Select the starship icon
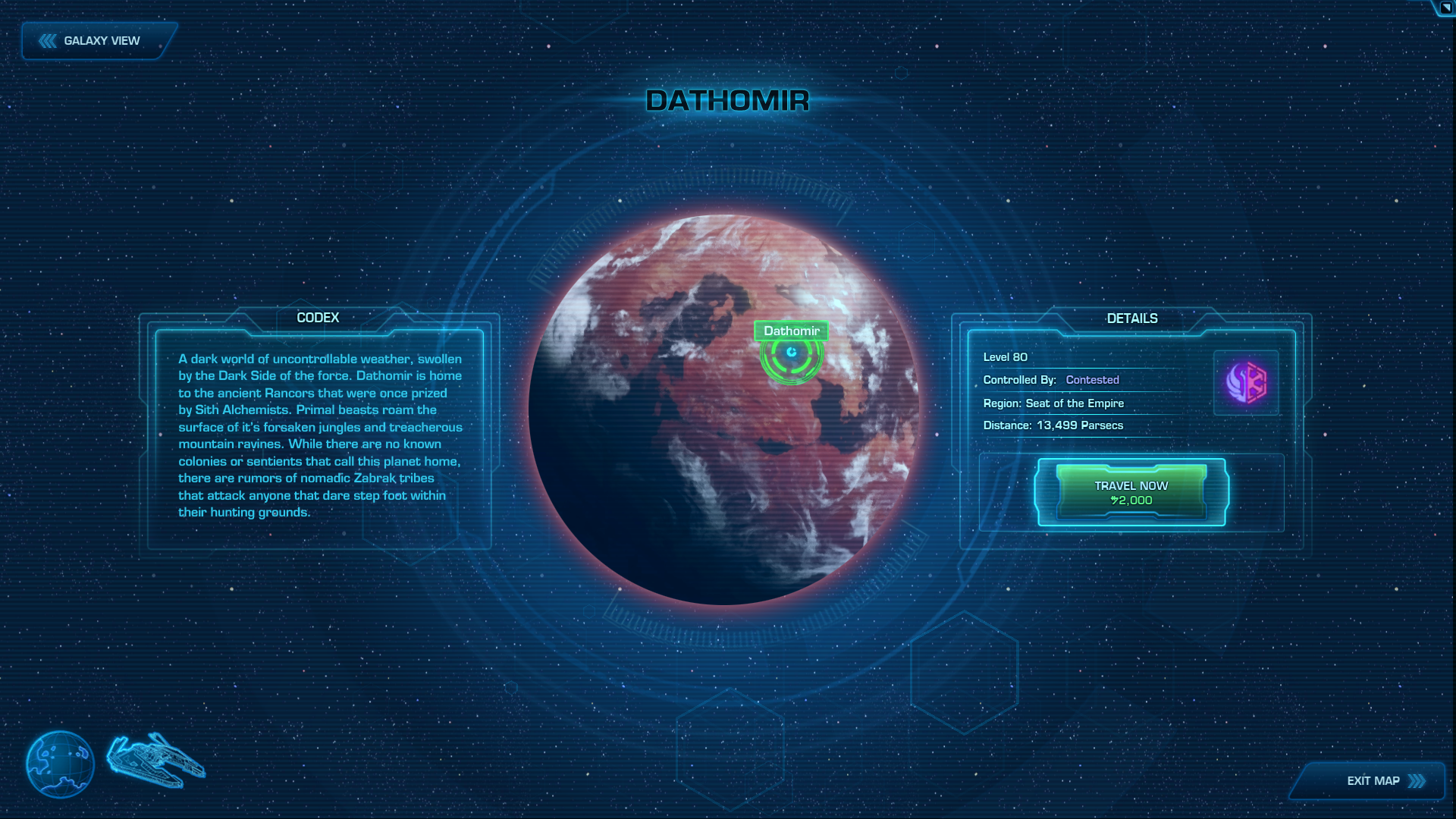Image resolution: width=1456 pixels, height=819 pixels. (156, 761)
